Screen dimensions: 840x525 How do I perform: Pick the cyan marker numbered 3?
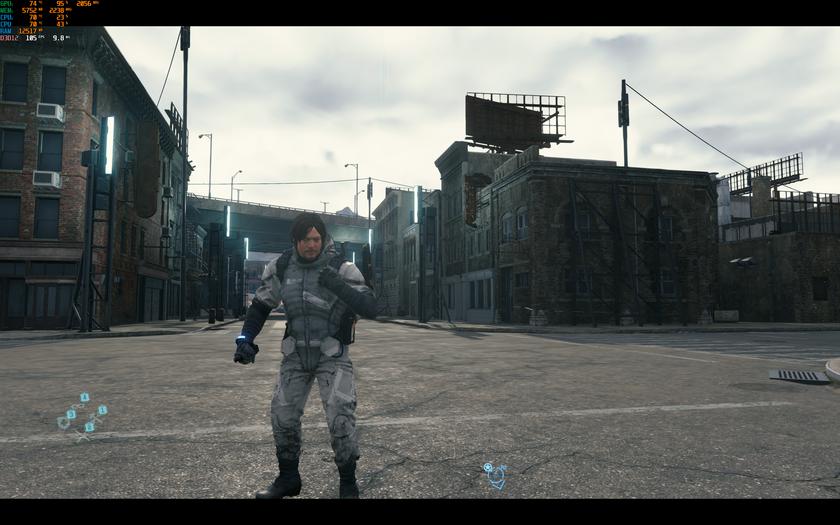71,414
